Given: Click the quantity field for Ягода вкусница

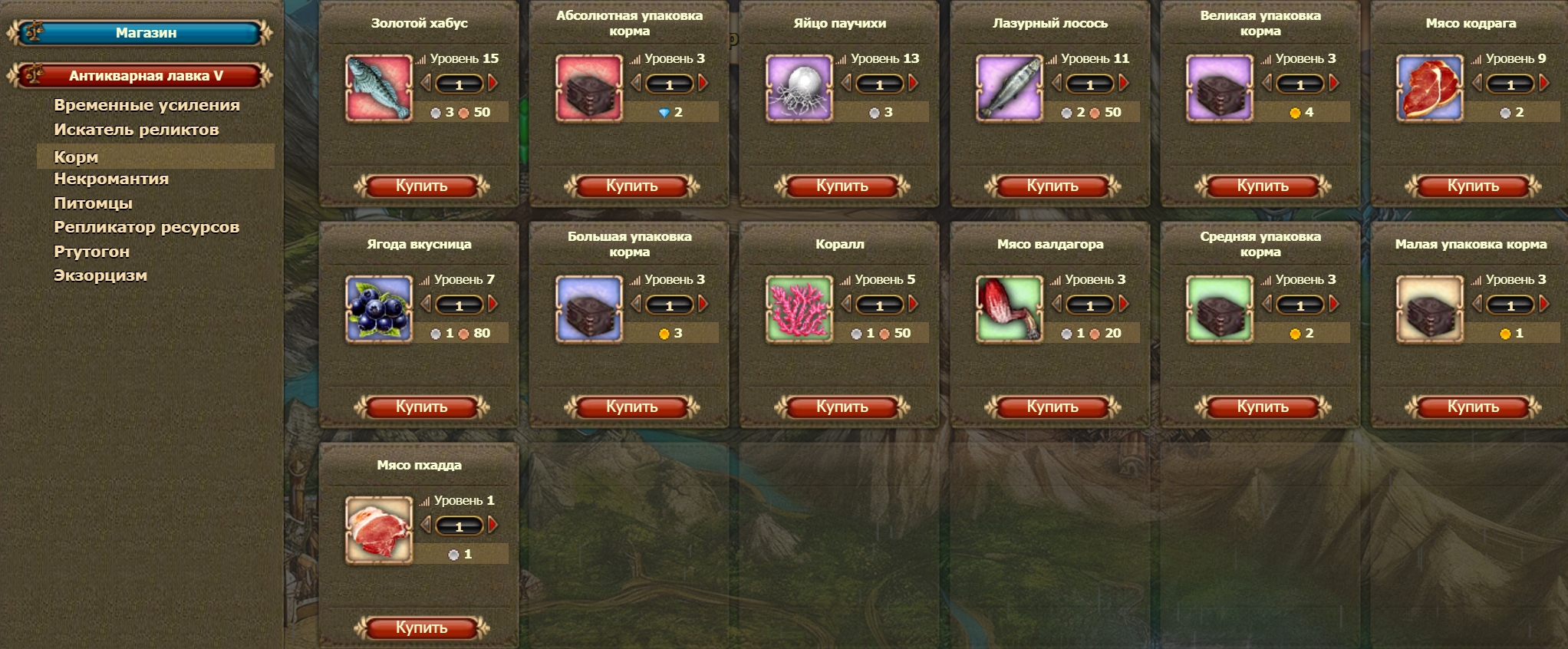Looking at the screenshot, I should pos(461,305).
